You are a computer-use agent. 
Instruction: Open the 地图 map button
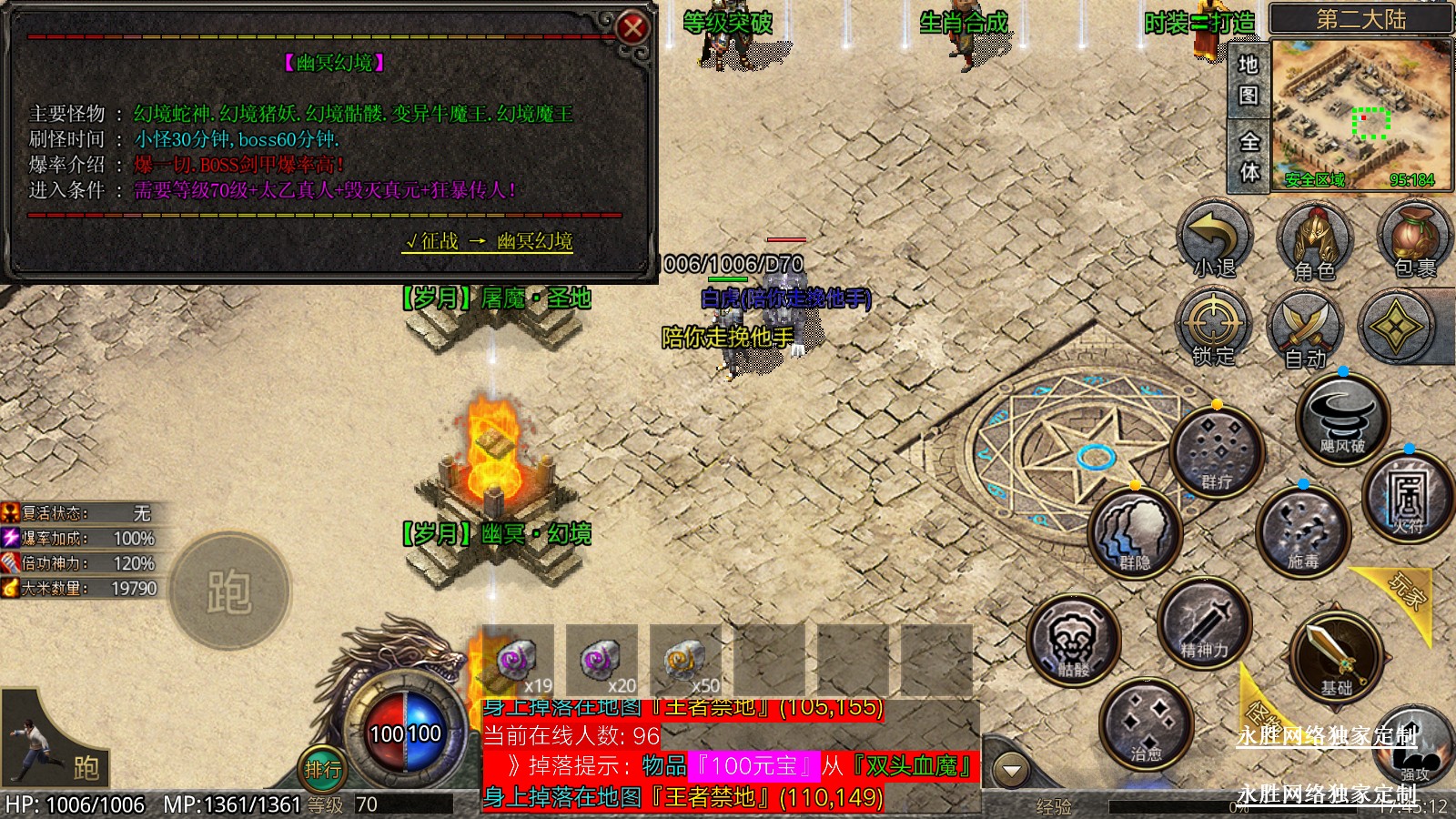1249,80
